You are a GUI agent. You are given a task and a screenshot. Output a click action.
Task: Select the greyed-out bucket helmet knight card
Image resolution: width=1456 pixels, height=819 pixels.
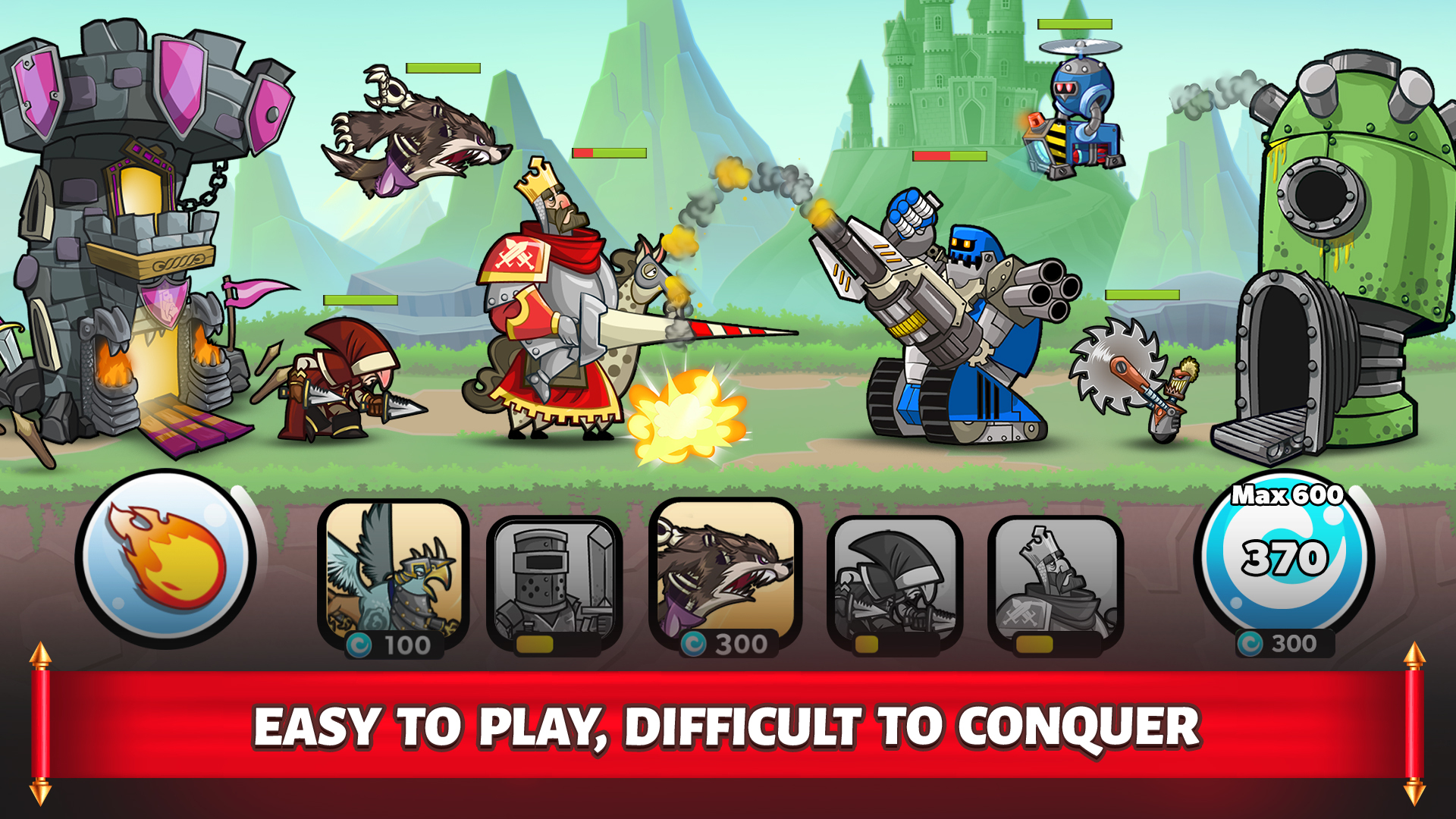click(x=554, y=582)
